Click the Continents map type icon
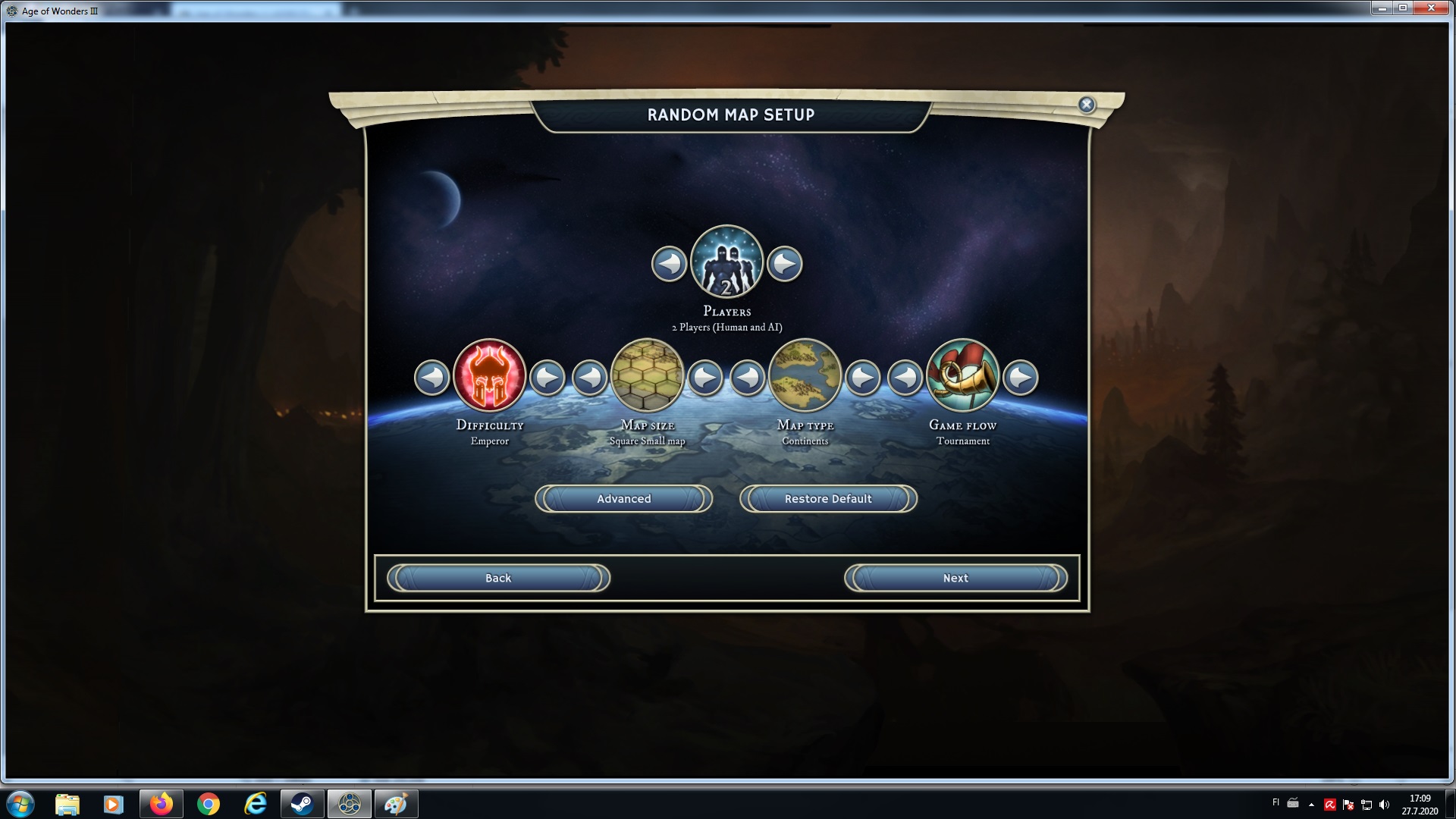 tap(805, 376)
